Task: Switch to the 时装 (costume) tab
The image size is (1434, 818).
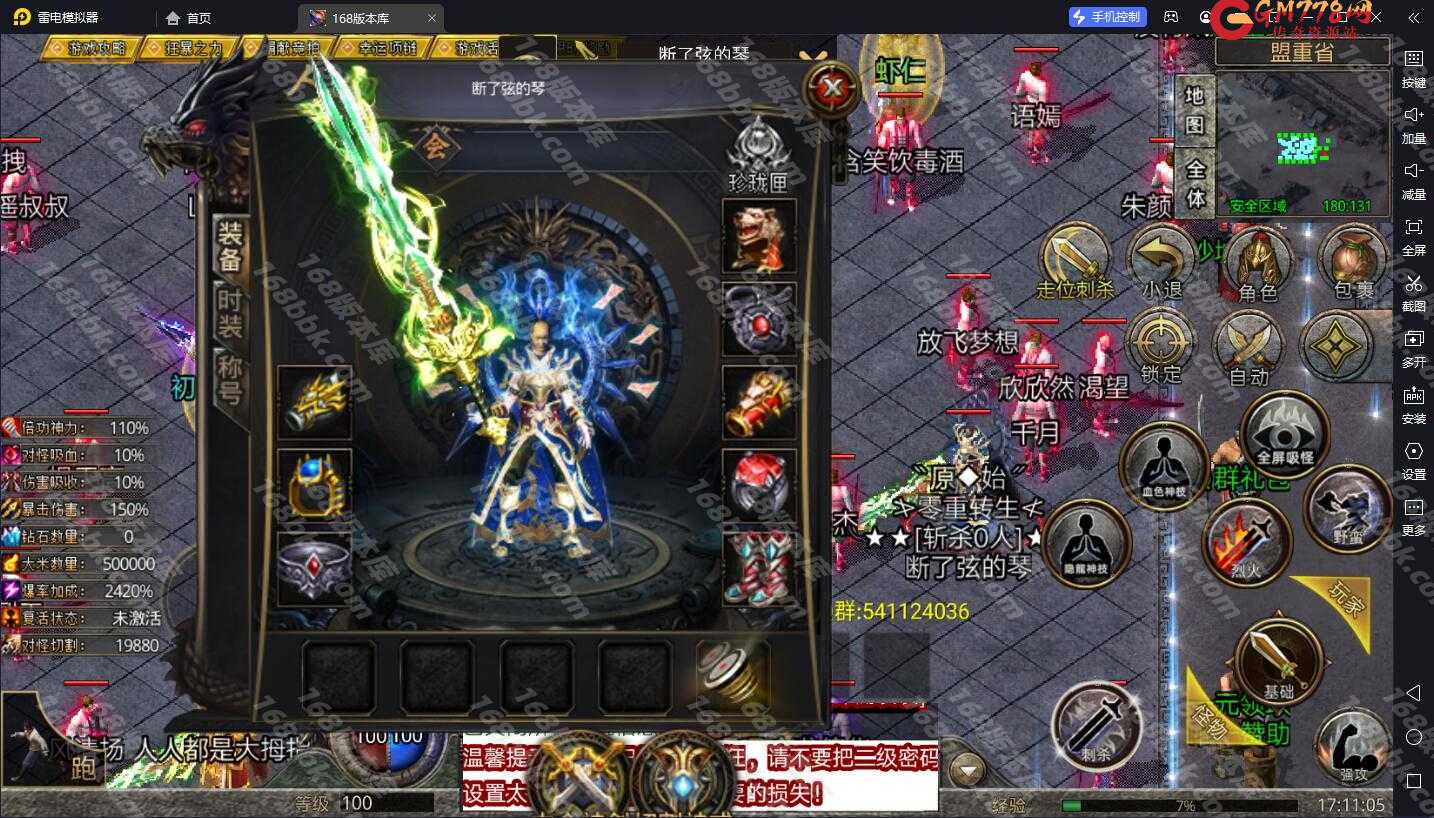Action: (x=231, y=313)
